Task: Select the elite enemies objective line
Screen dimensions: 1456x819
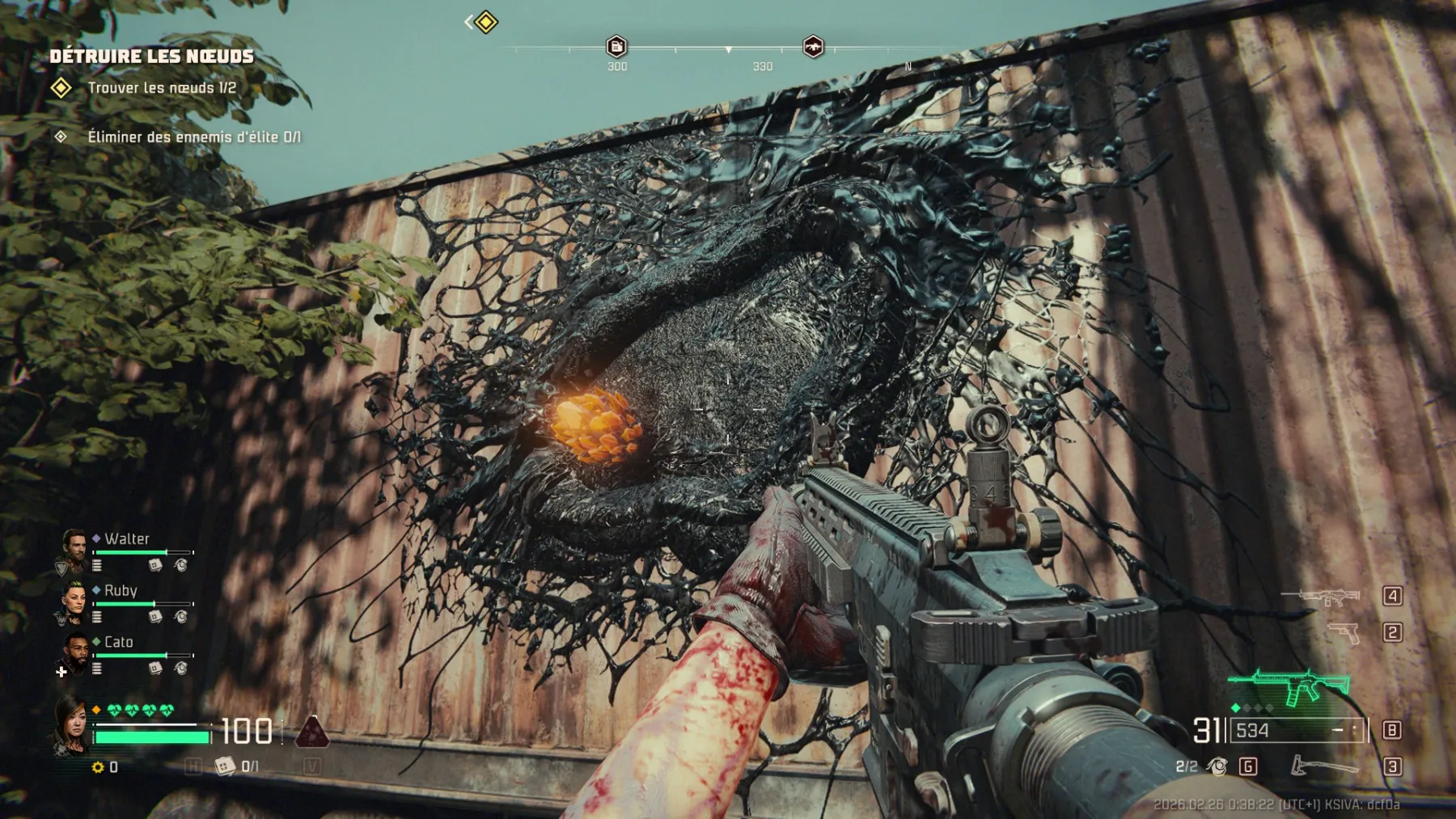Action: pos(193,137)
